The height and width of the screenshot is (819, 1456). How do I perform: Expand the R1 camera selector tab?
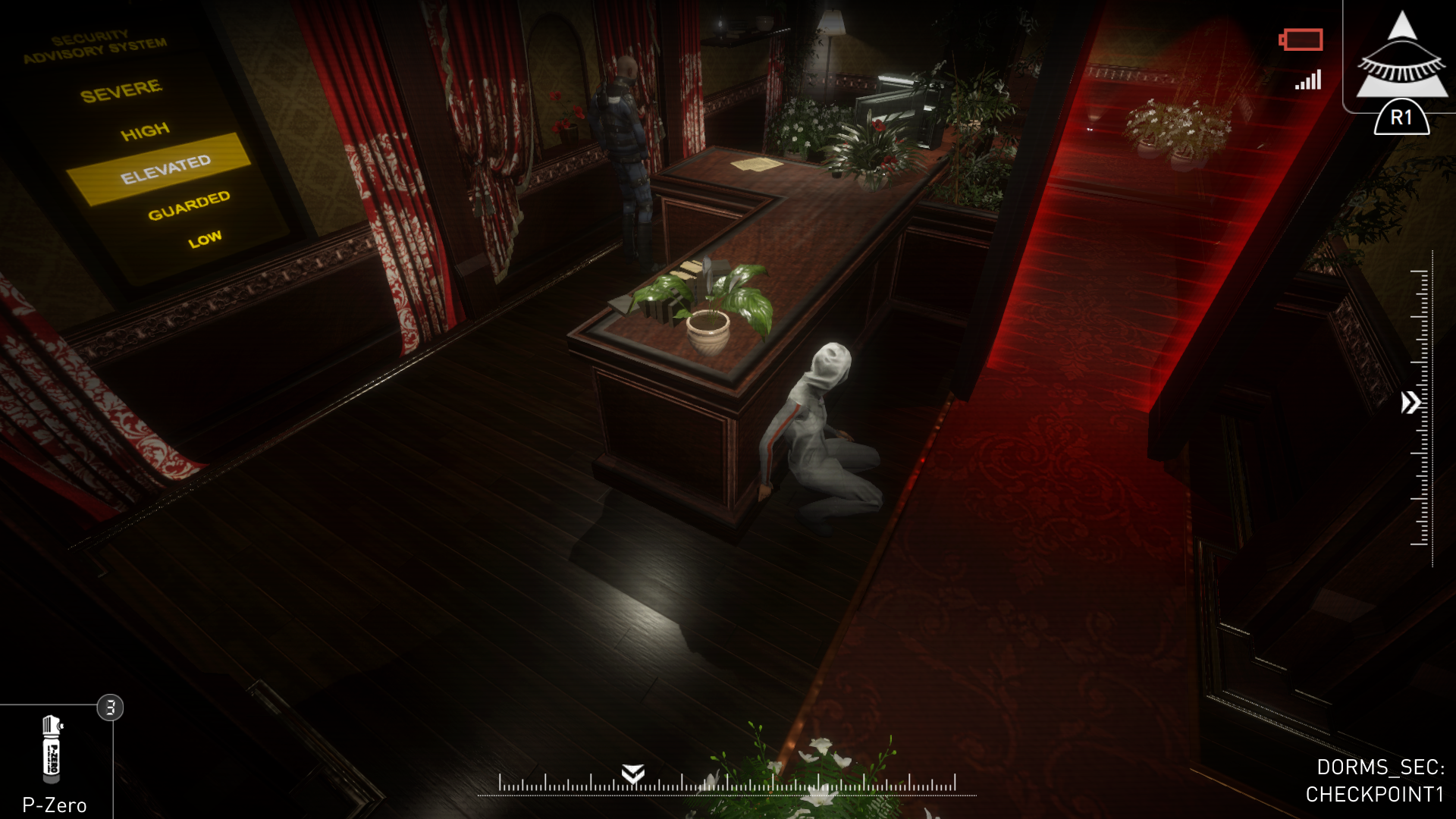[1401, 118]
